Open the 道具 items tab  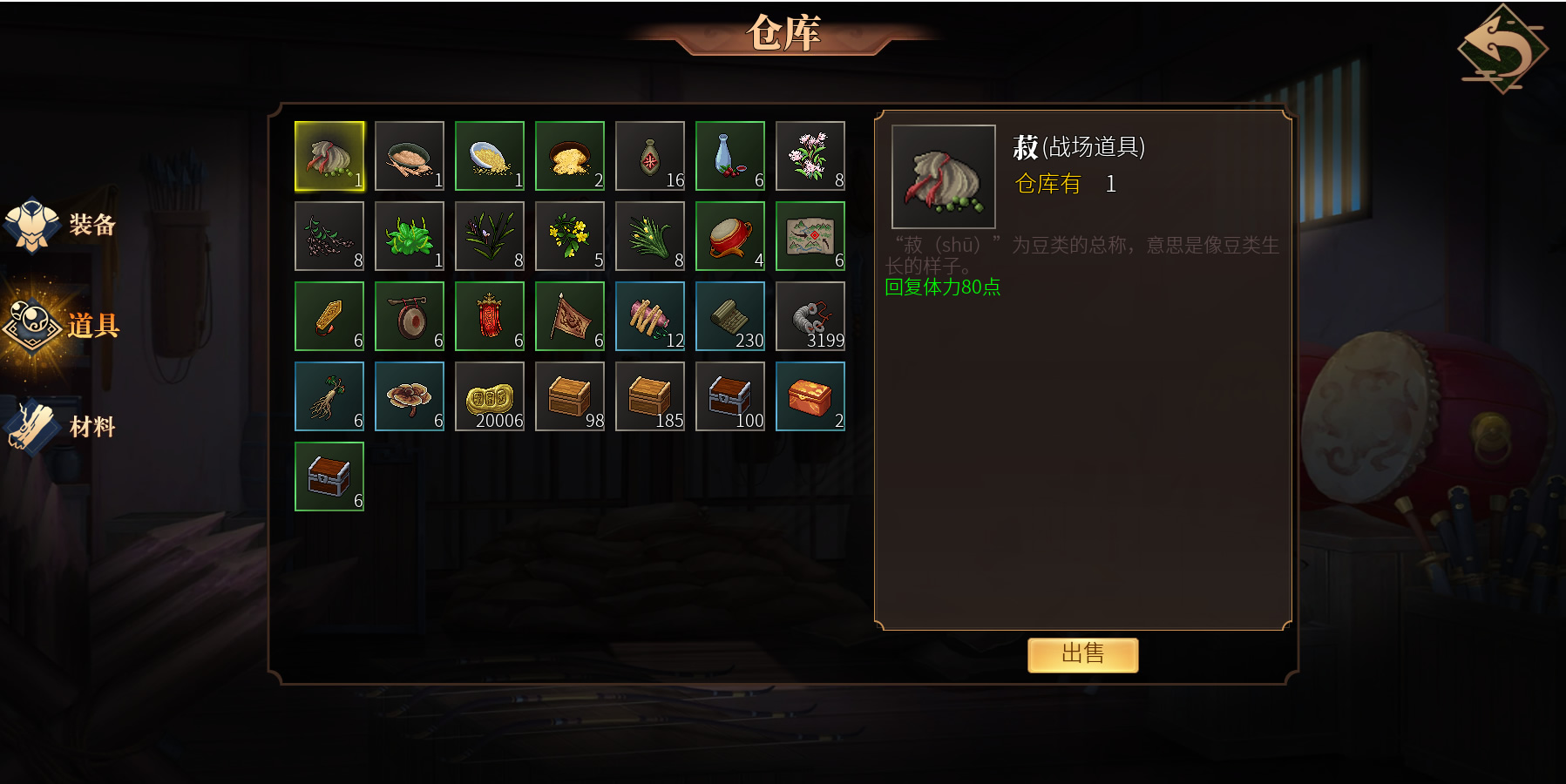click(63, 326)
